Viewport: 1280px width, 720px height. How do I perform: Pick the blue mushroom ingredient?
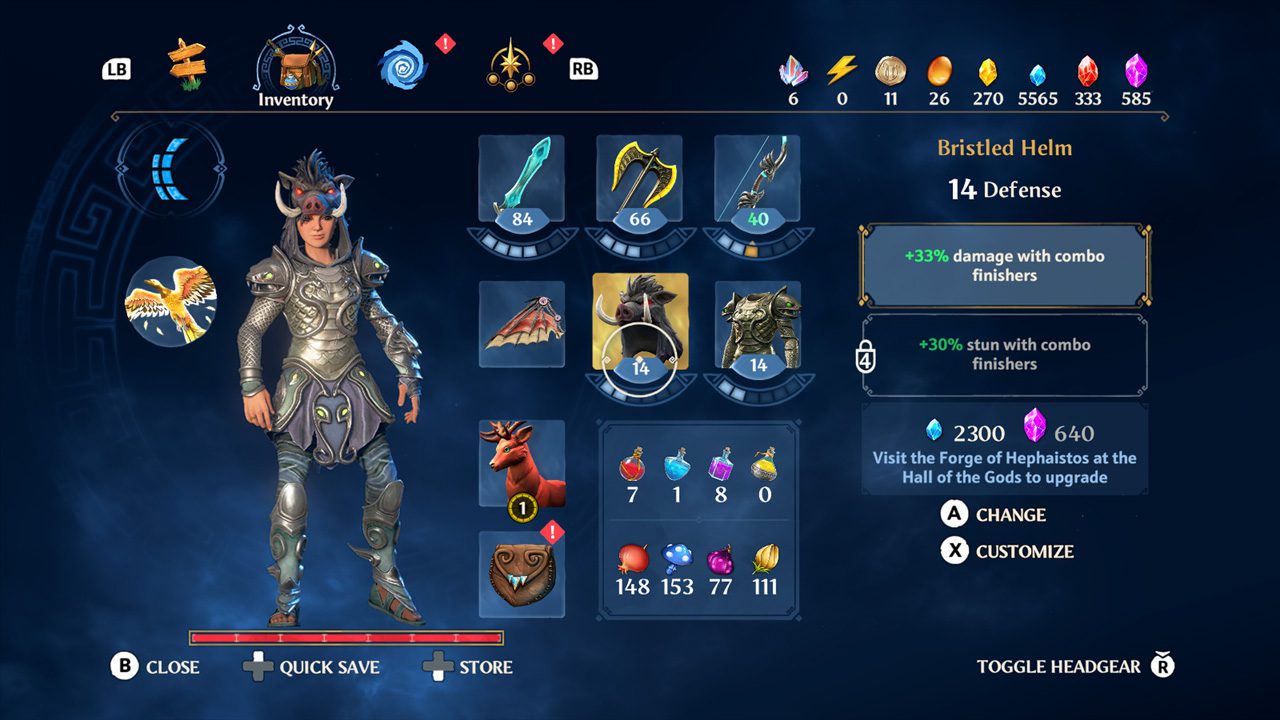pyautogui.click(x=676, y=558)
